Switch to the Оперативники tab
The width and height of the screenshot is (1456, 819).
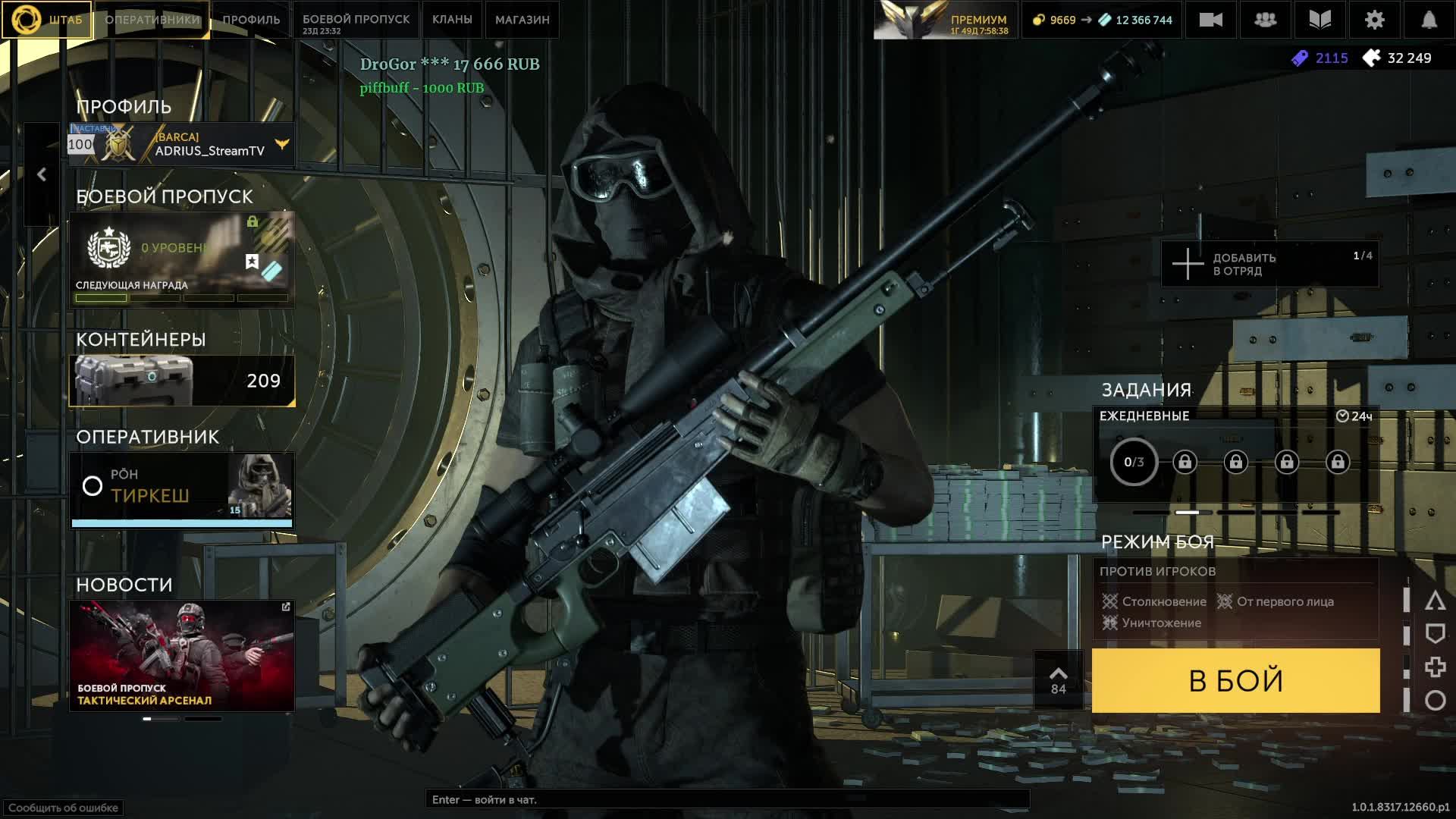[152, 20]
